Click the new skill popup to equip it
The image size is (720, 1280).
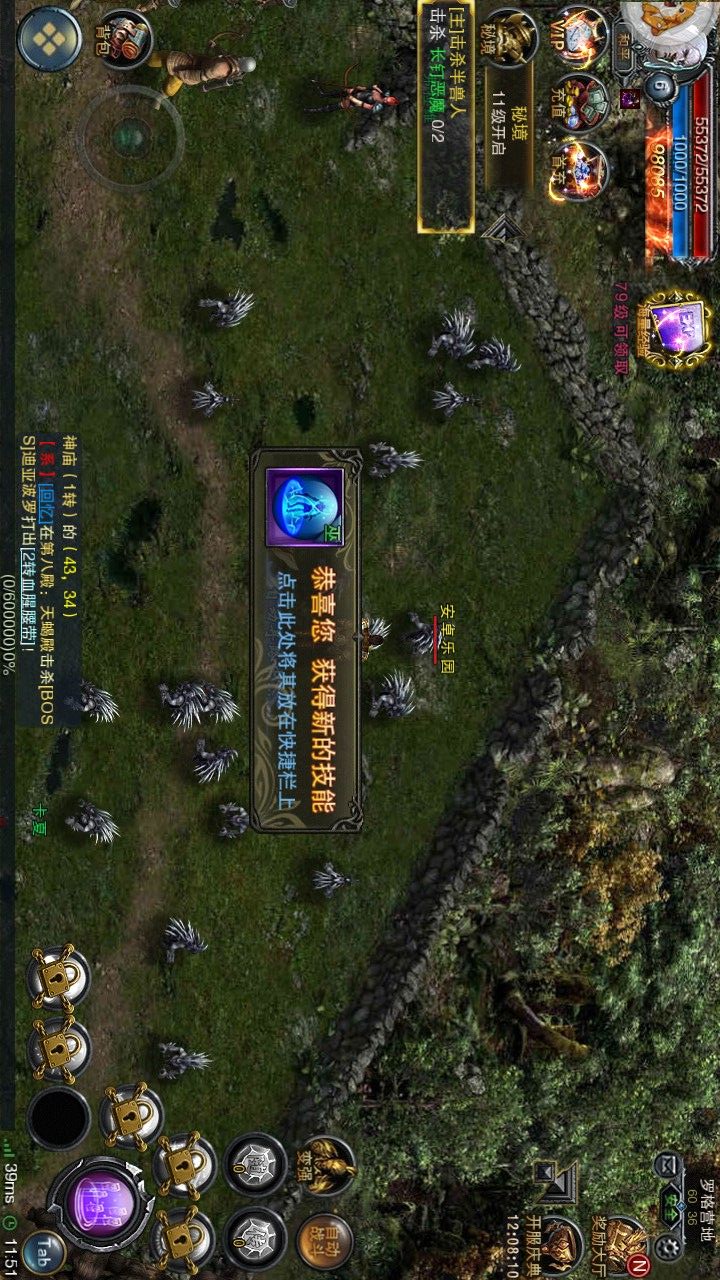point(305,640)
